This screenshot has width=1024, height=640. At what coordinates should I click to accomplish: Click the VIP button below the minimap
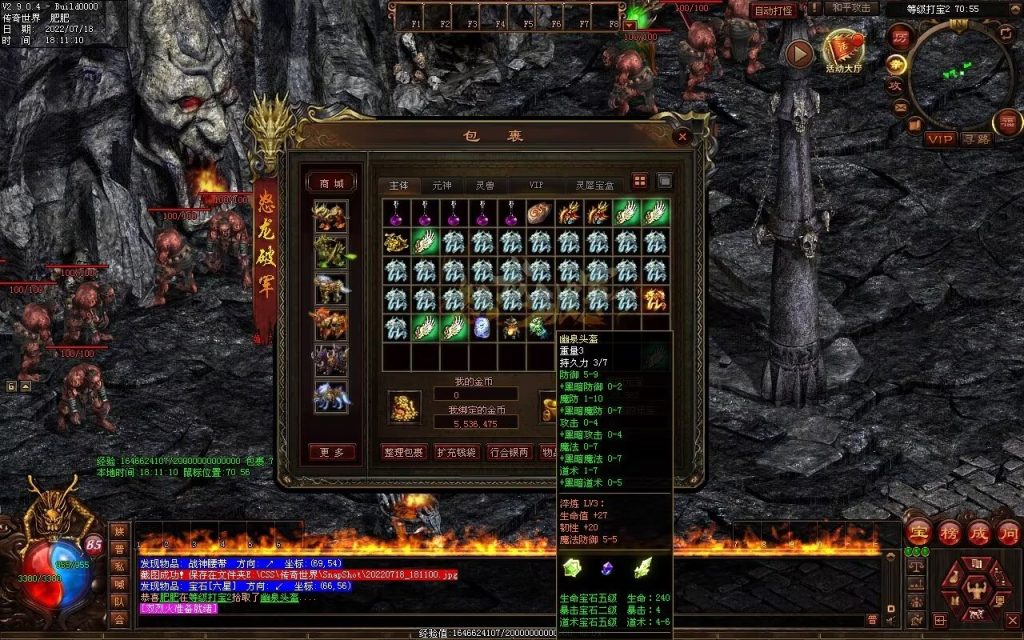click(x=939, y=139)
